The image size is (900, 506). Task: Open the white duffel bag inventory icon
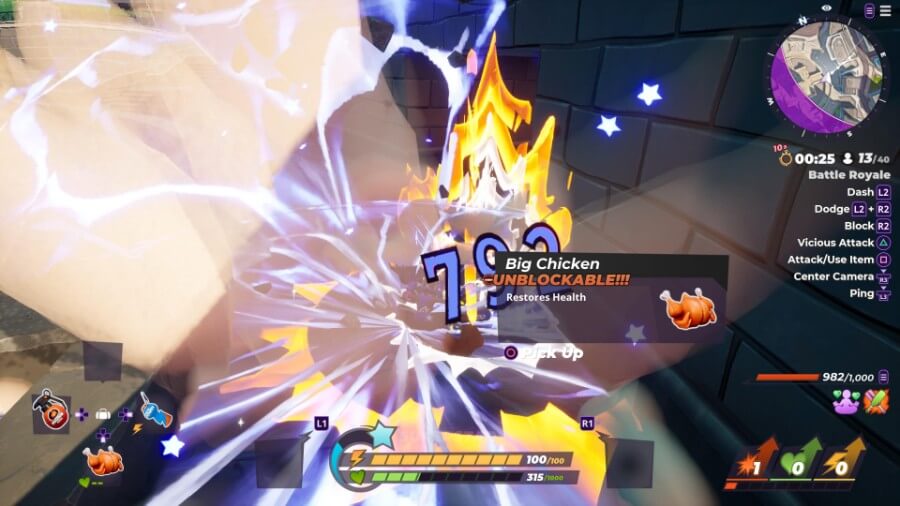[x=102, y=413]
